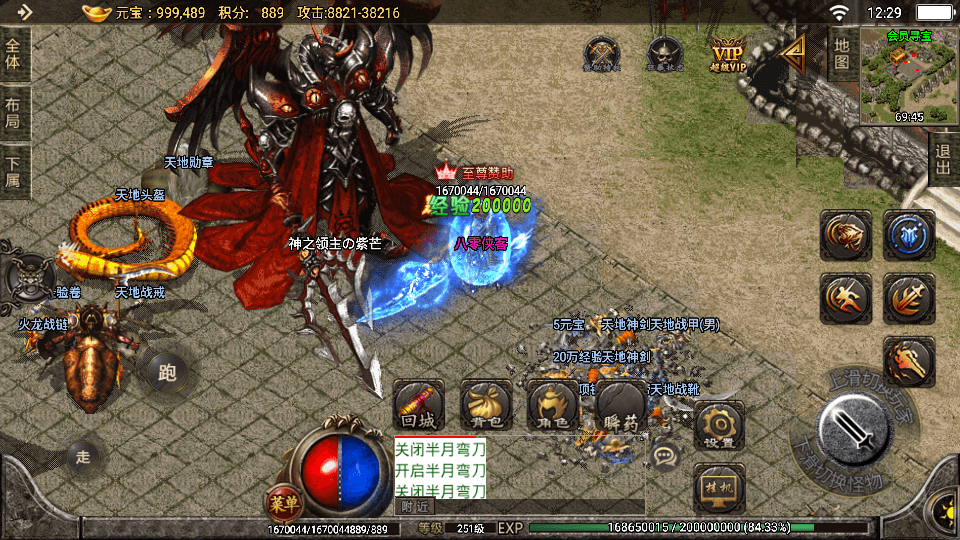Screen dimensions: 960x540
Task: Switch to 跑 run mode
Action: 167,373
